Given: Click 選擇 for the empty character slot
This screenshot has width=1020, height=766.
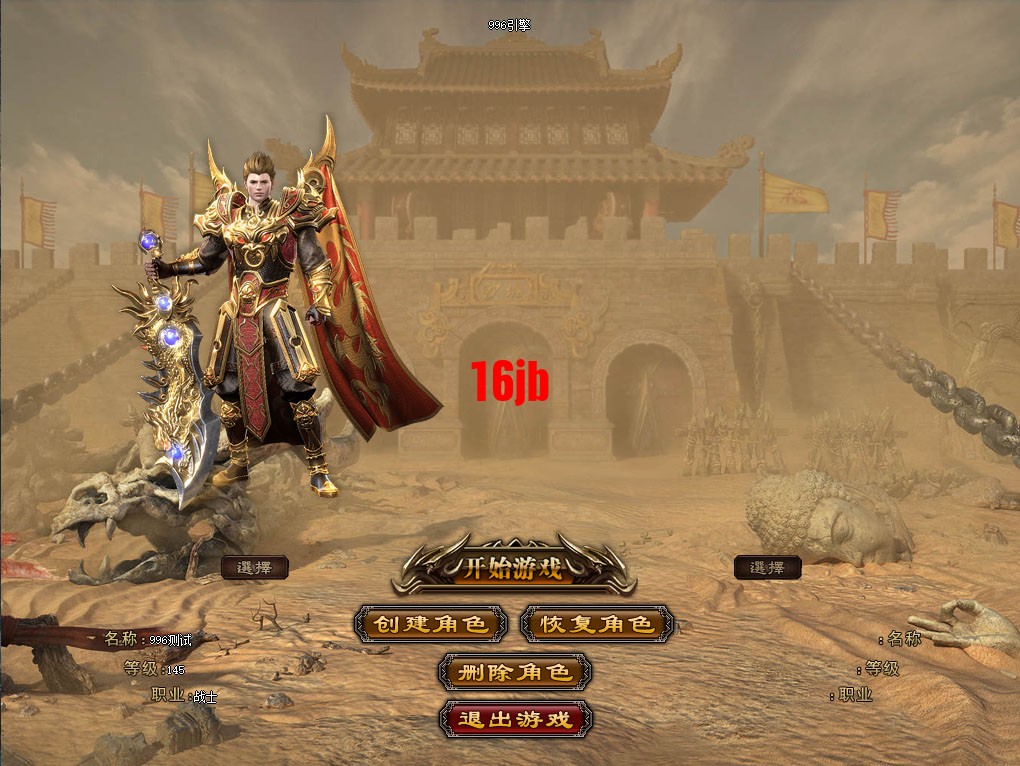Looking at the screenshot, I should [767, 568].
